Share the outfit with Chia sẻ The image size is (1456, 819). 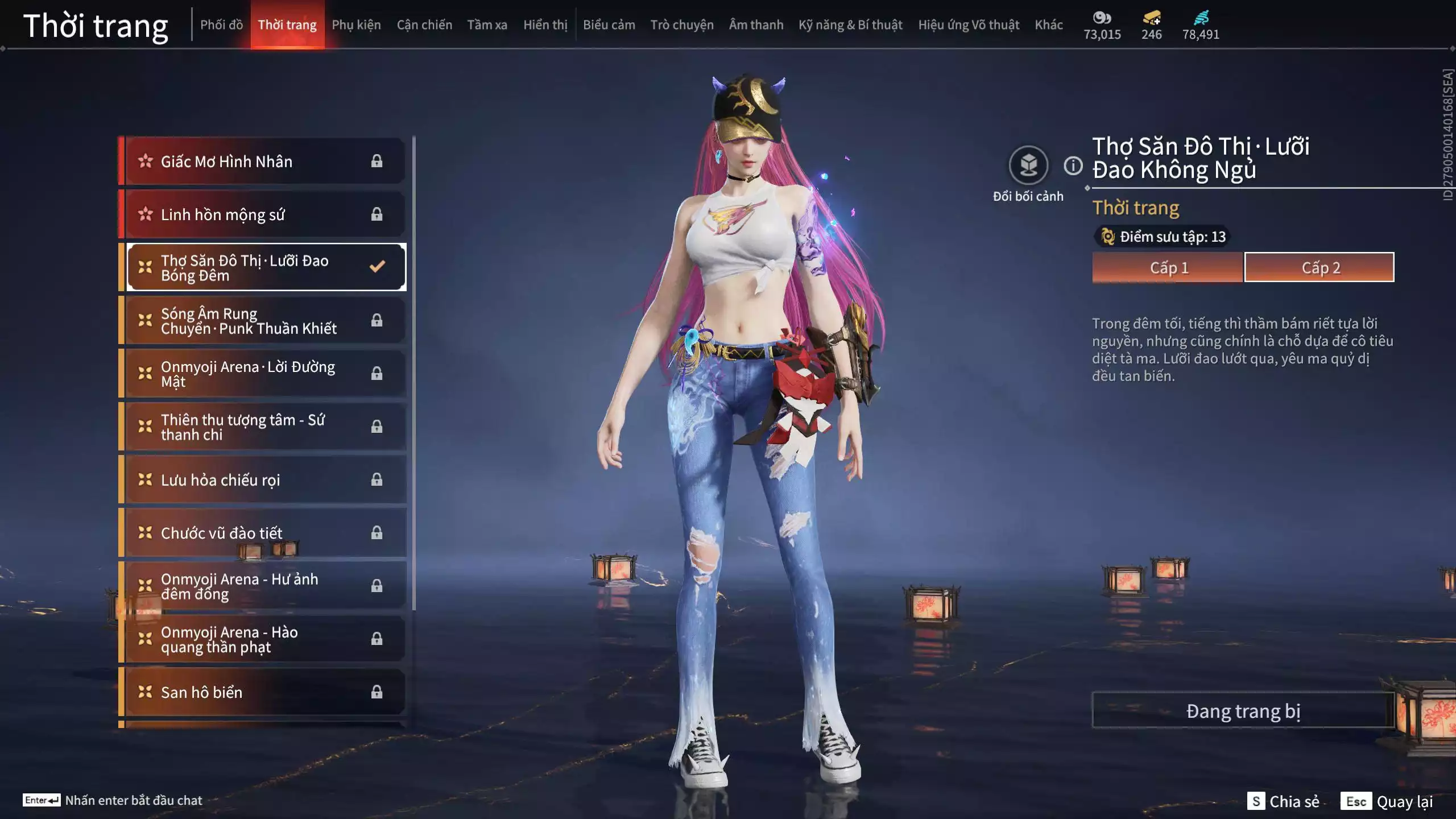pos(1284,801)
